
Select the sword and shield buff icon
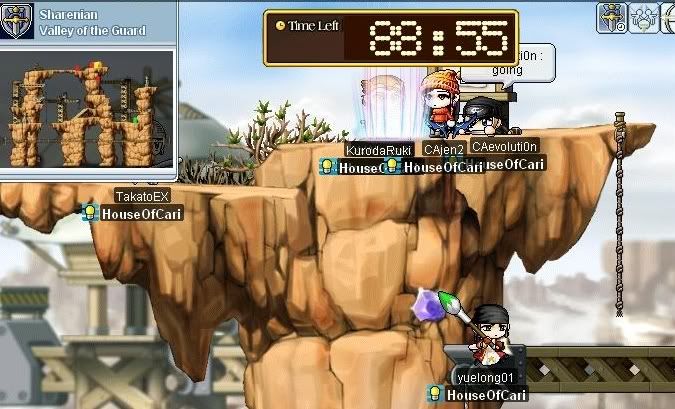click(x=612, y=17)
